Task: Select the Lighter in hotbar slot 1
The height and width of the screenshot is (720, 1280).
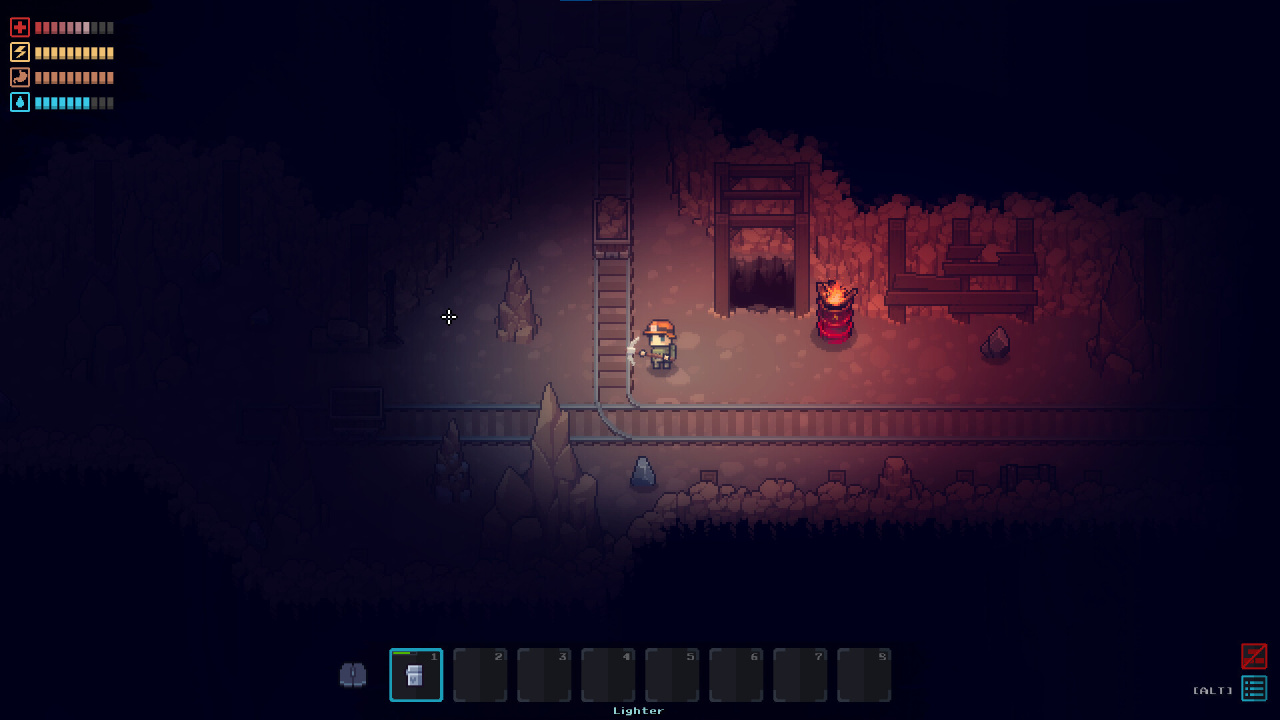Action: pos(416,675)
